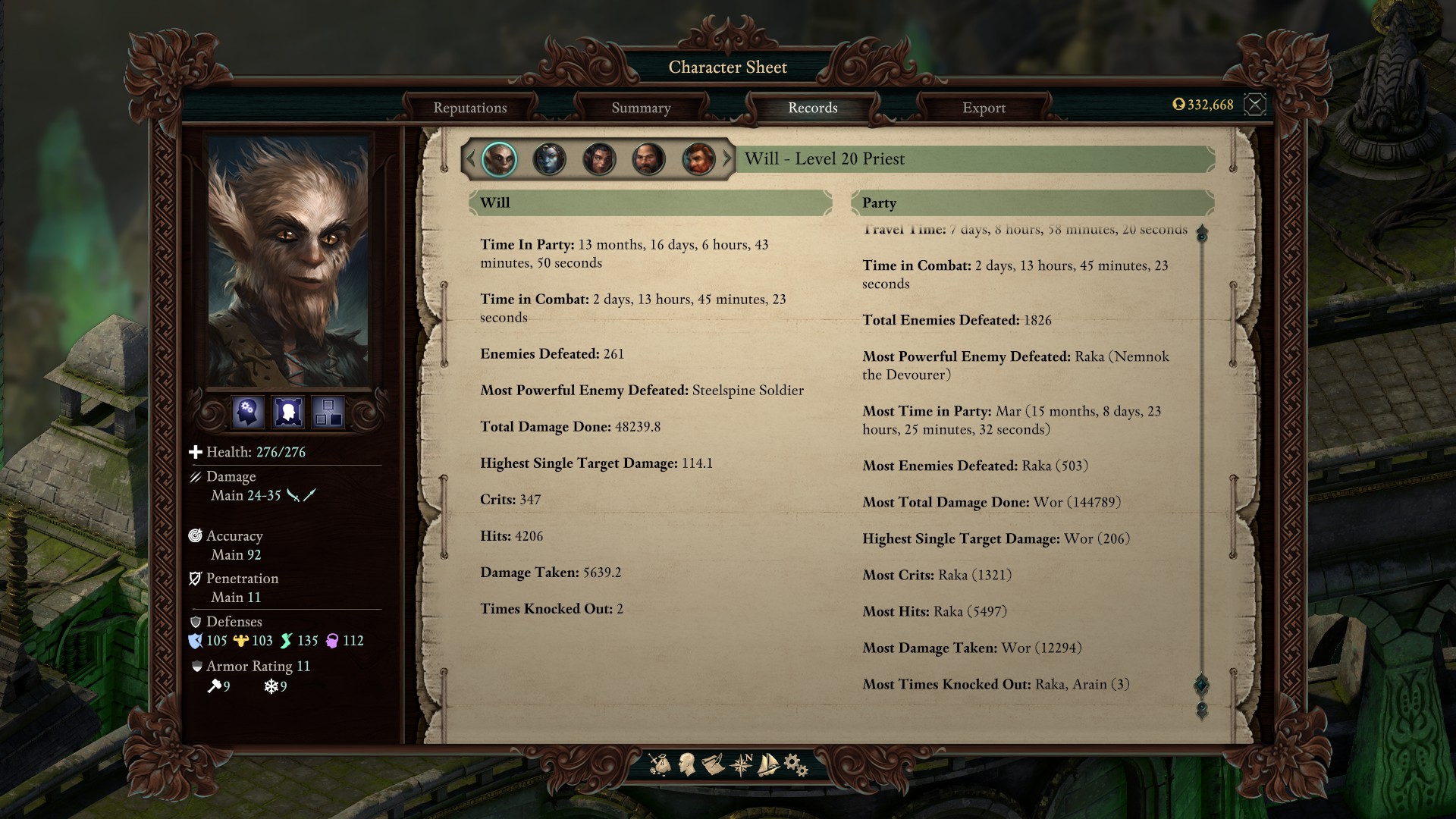Switch to the Reputations tab
The width and height of the screenshot is (1456, 819).
point(470,108)
